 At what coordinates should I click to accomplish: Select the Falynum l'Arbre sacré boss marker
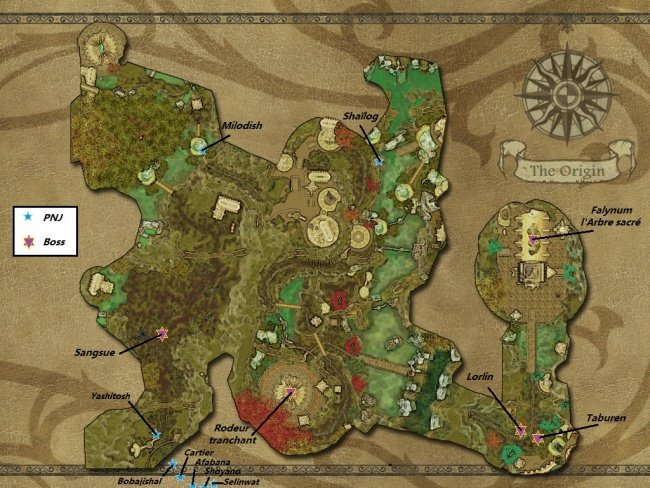[x=533, y=239]
